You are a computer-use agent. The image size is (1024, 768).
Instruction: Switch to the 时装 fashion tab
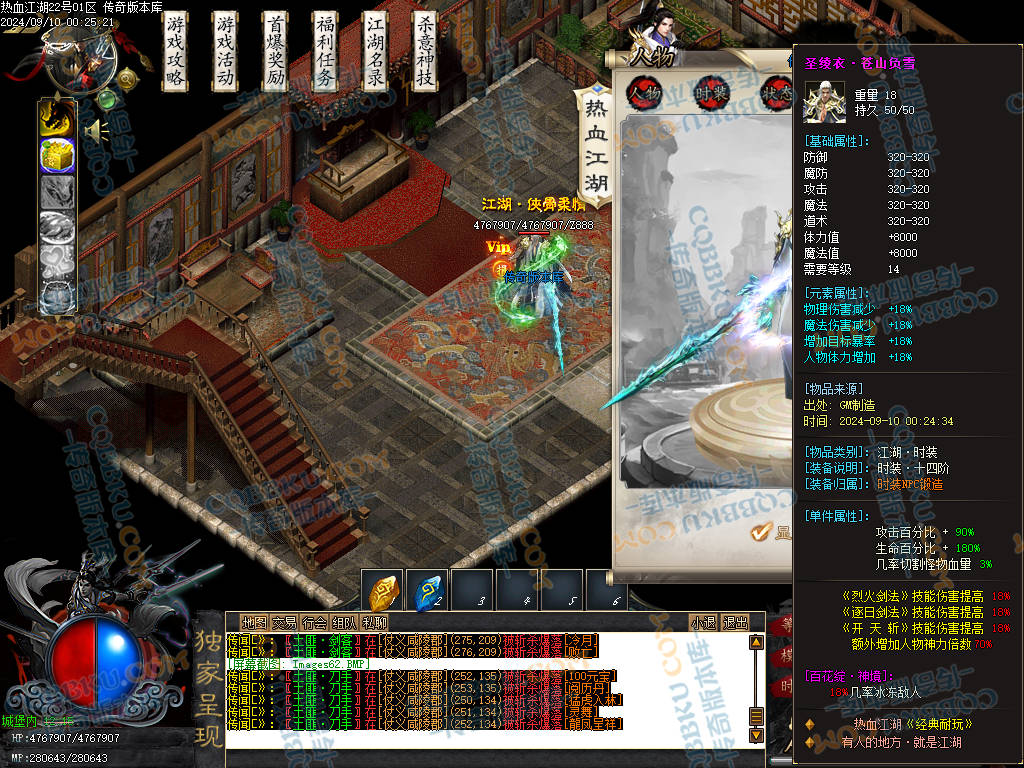(712, 92)
